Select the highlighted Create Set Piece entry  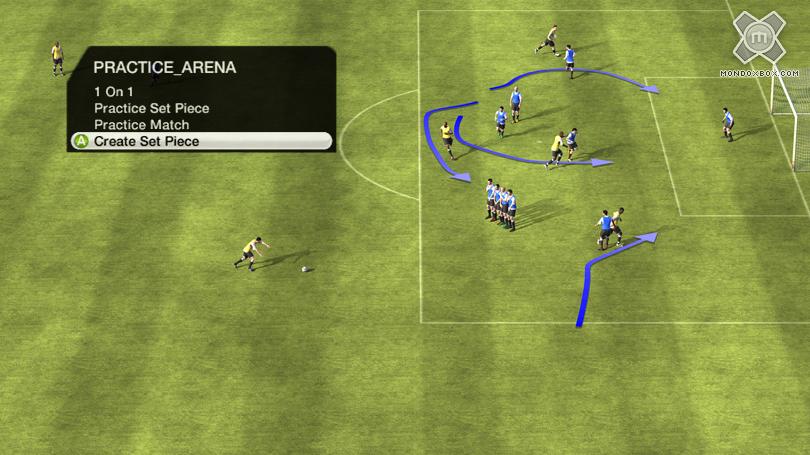[147, 142]
